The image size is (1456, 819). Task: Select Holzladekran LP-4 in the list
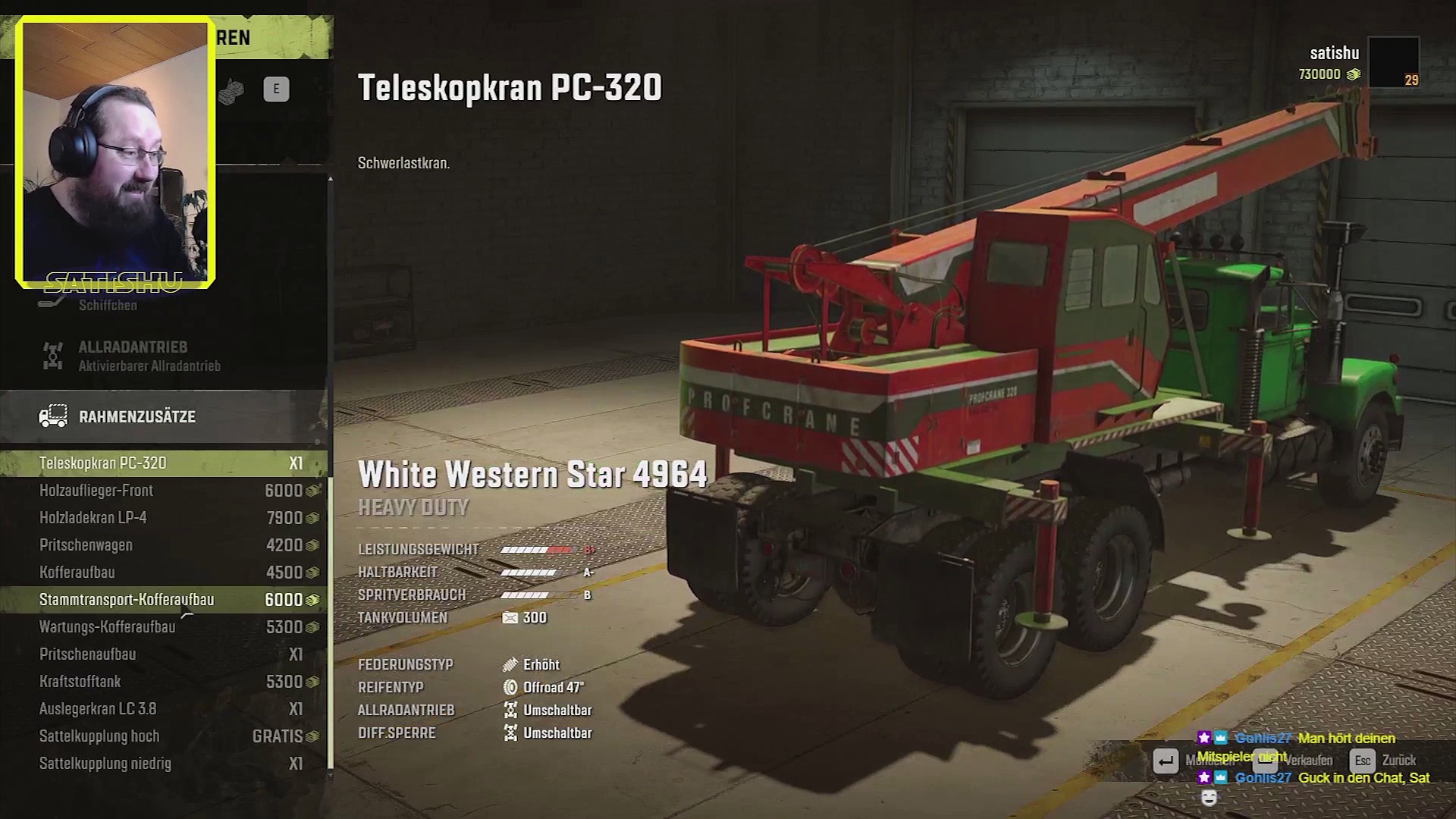click(163, 518)
